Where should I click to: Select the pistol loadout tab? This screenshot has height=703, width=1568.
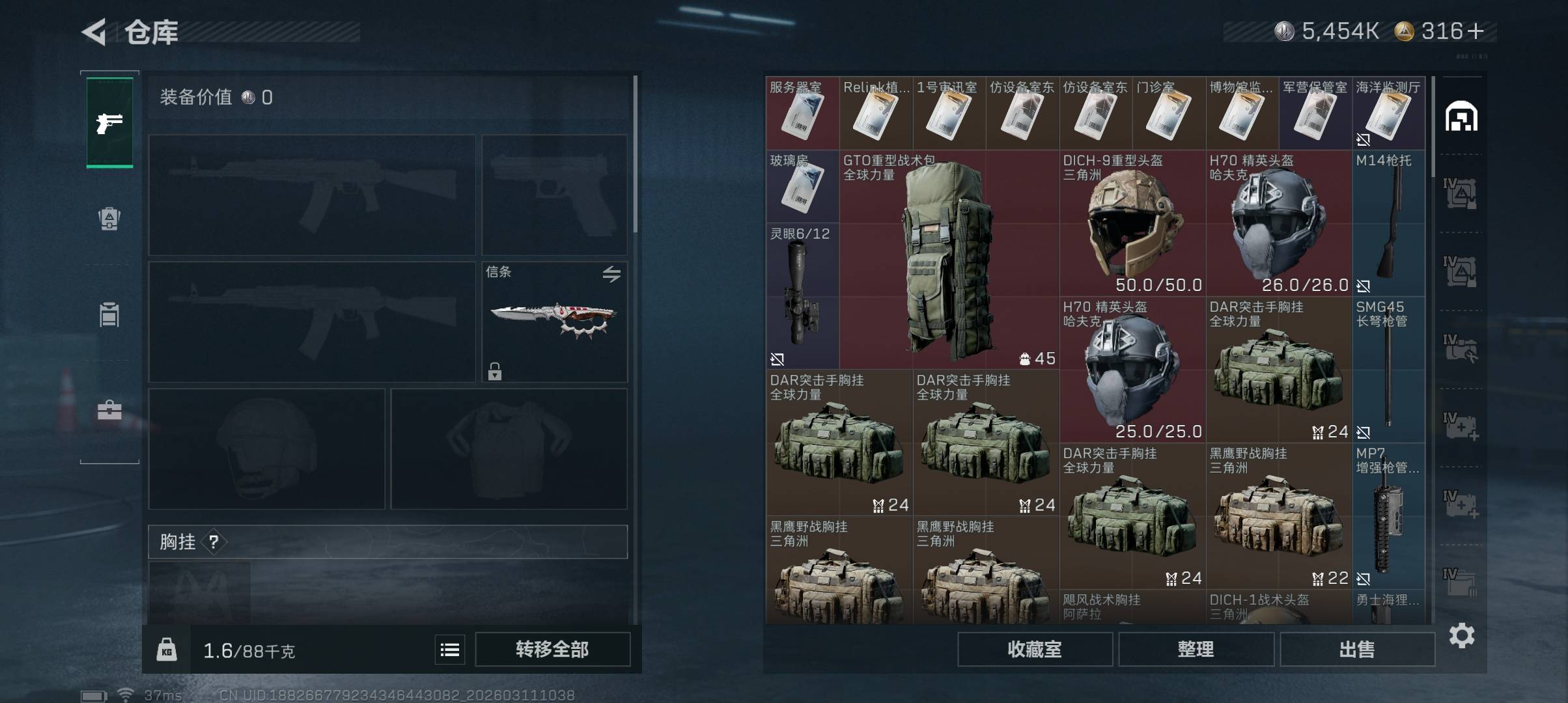[109, 122]
